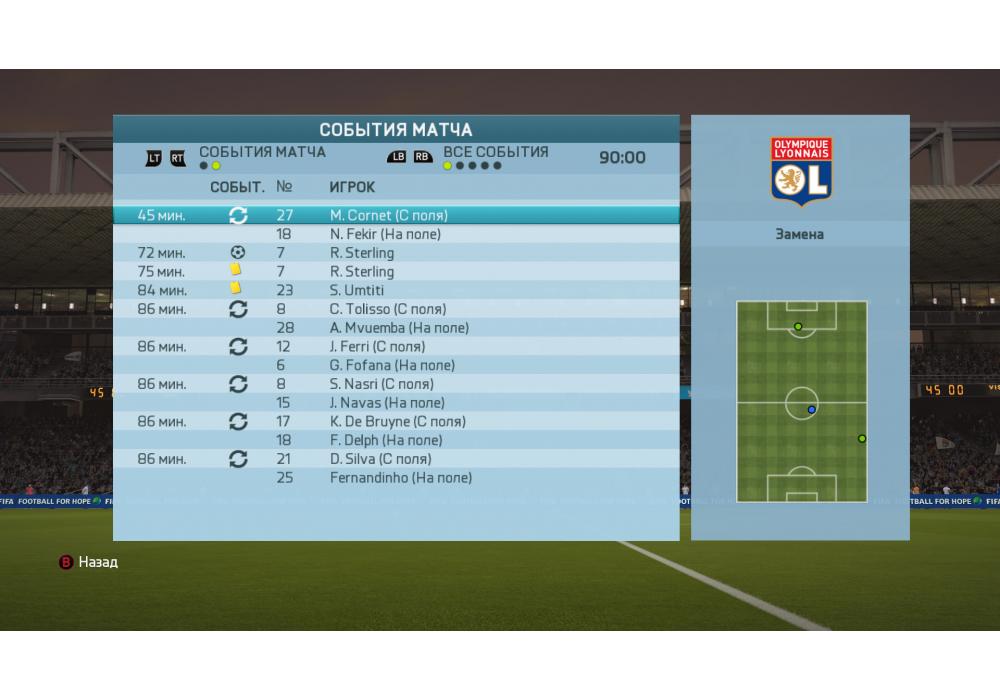
Task: Choose the D. Silva substitution row
Action: point(395,459)
